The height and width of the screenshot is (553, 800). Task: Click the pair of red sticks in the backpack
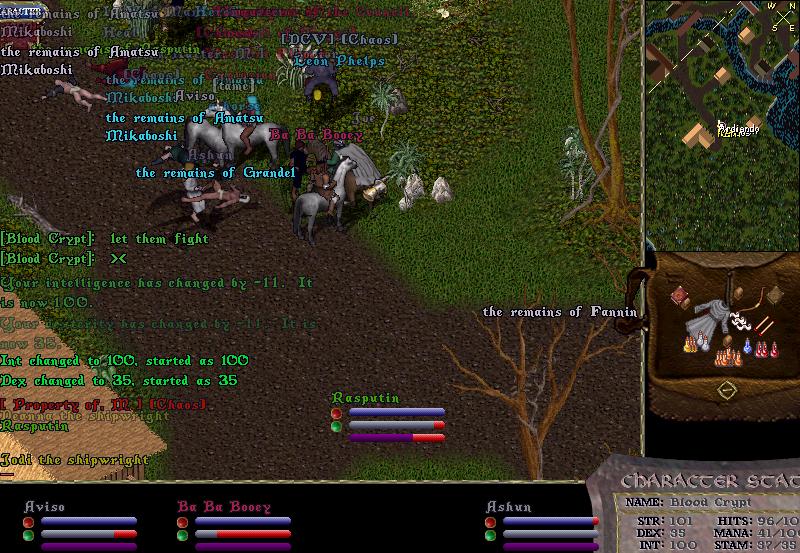[765, 324]
